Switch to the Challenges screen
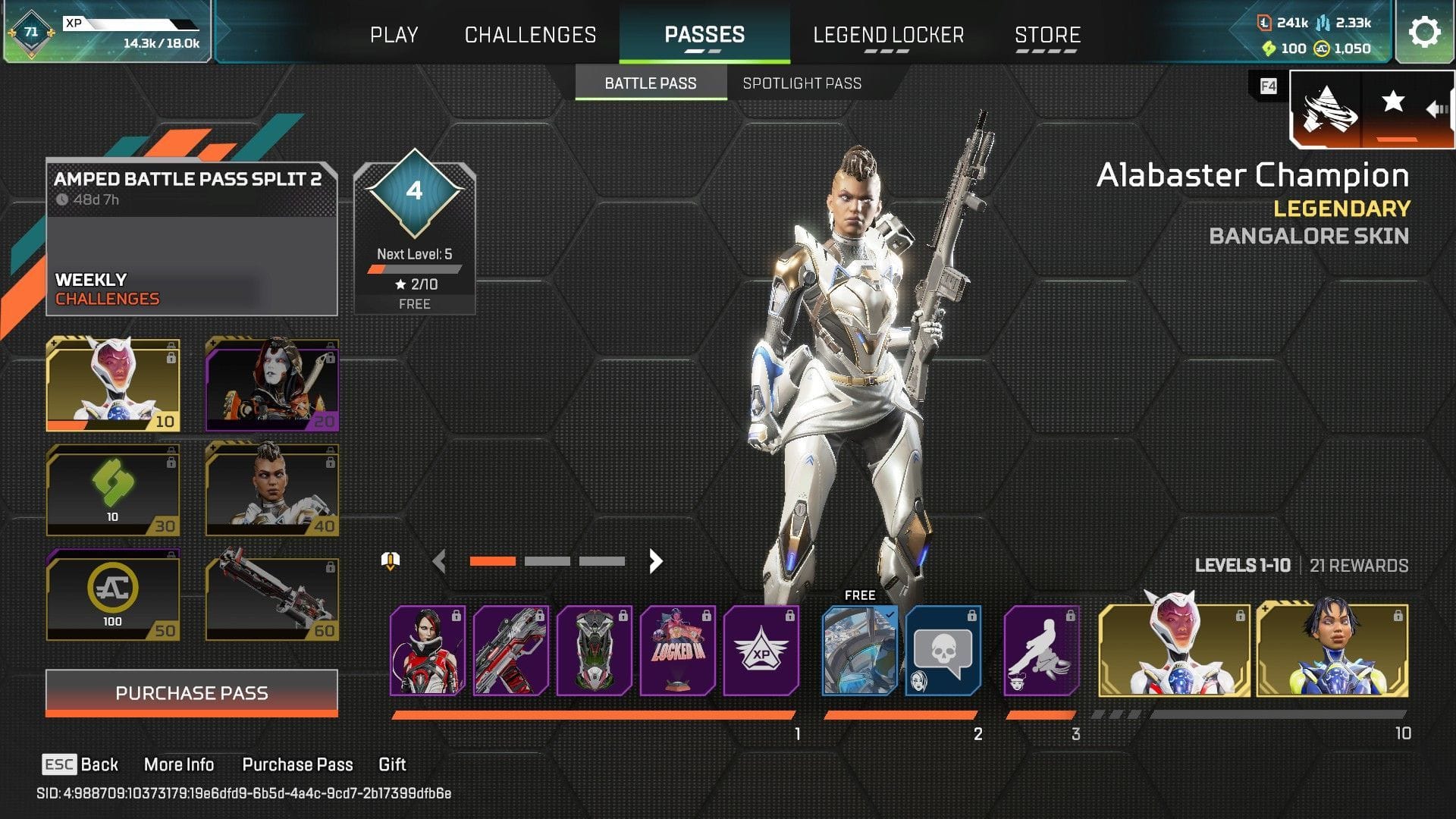Image resolution: width=1456 pixels, height=819 pixels. click(529, 35)
